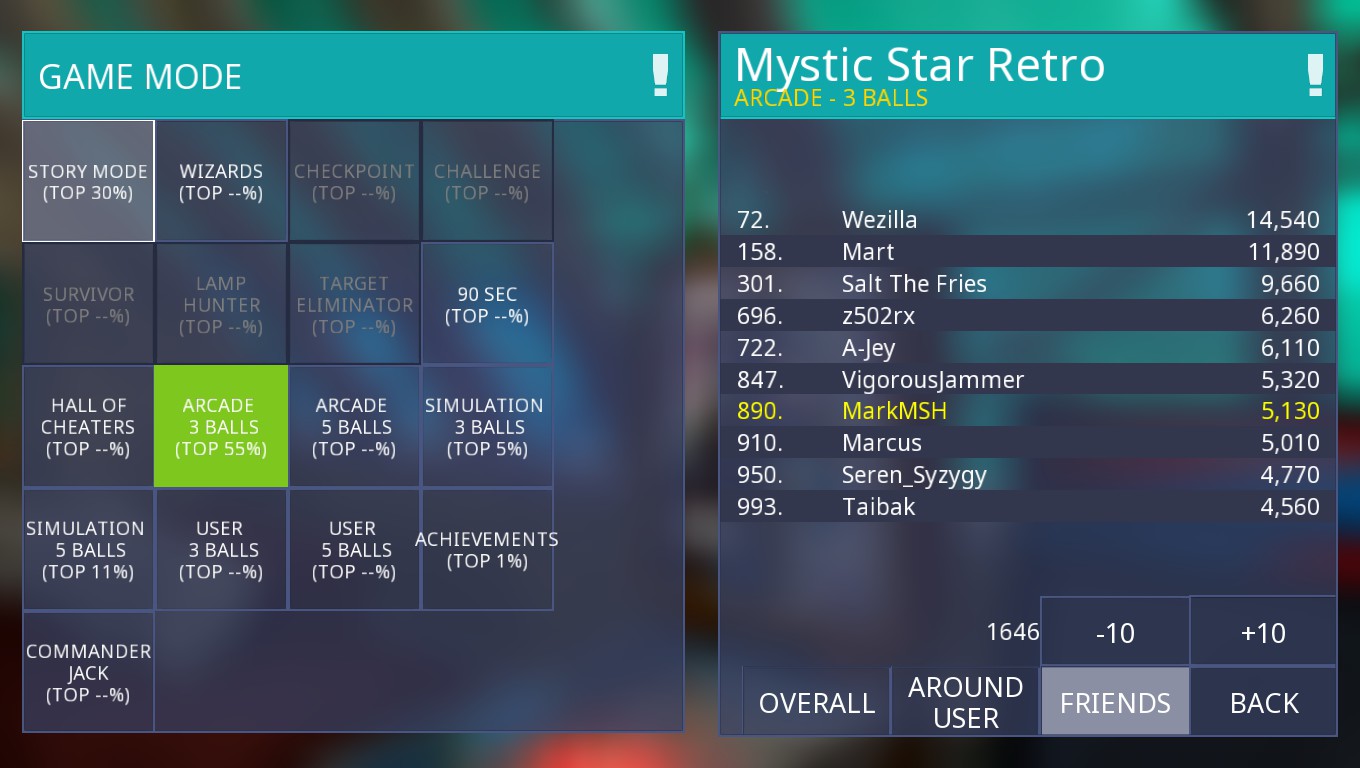The height and width of the screenshot is (768, 1360).
Task: Click the Back button
Action: (x=1264, y=702)
